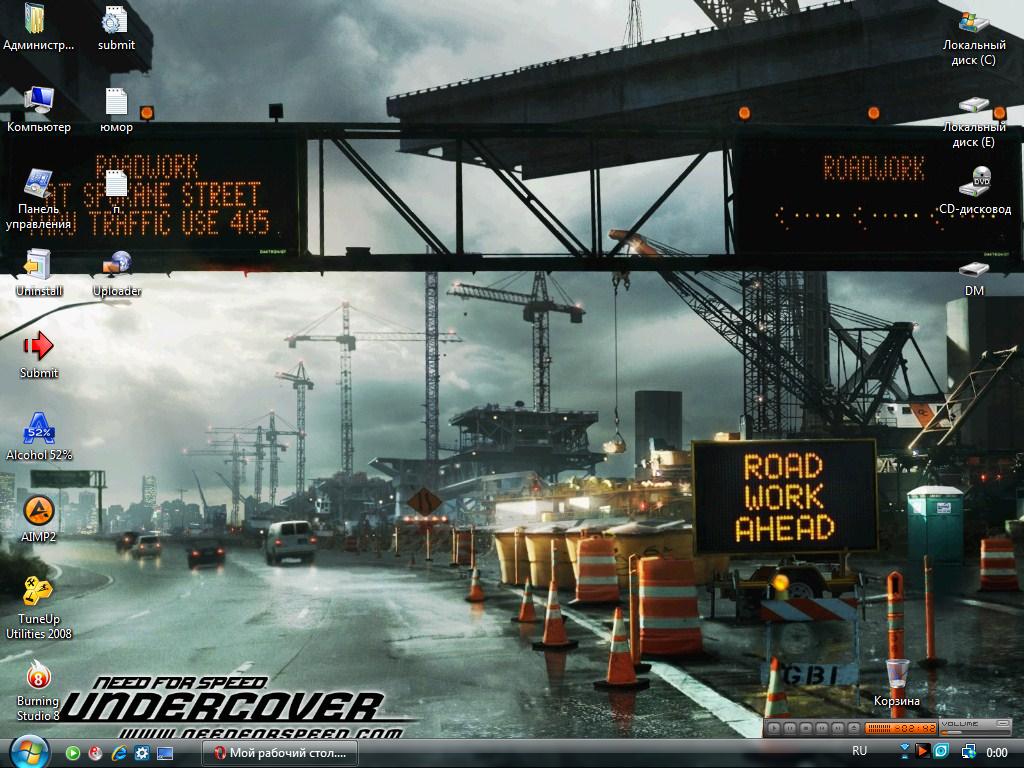Open the Windows Start menu orb
Image resolution: width=1024 pixels, height=768 pixels.
[x=29, y=750]
